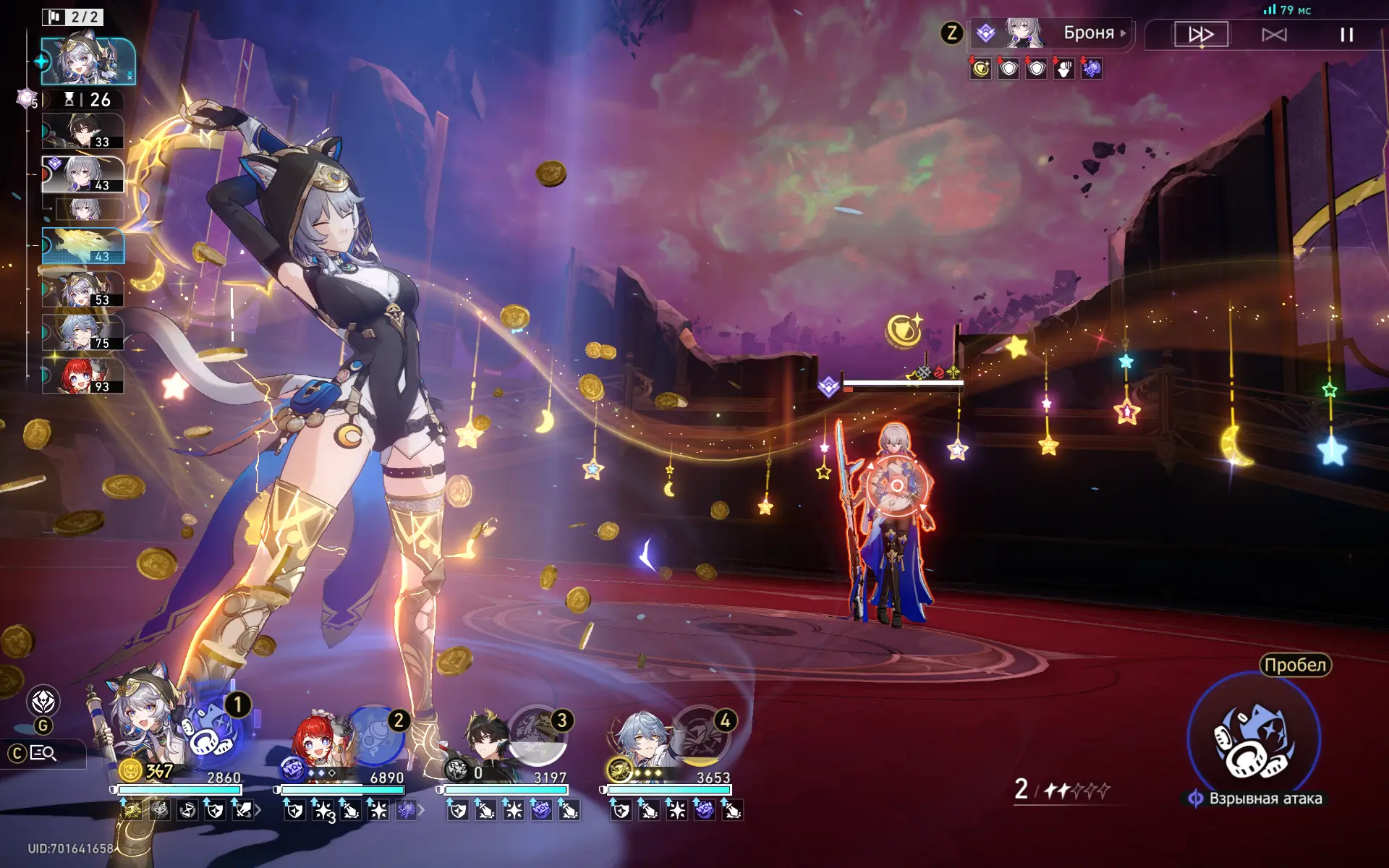
Task: Inspect the purple debuff icon under Броня
Action: tap(1092, 69)
